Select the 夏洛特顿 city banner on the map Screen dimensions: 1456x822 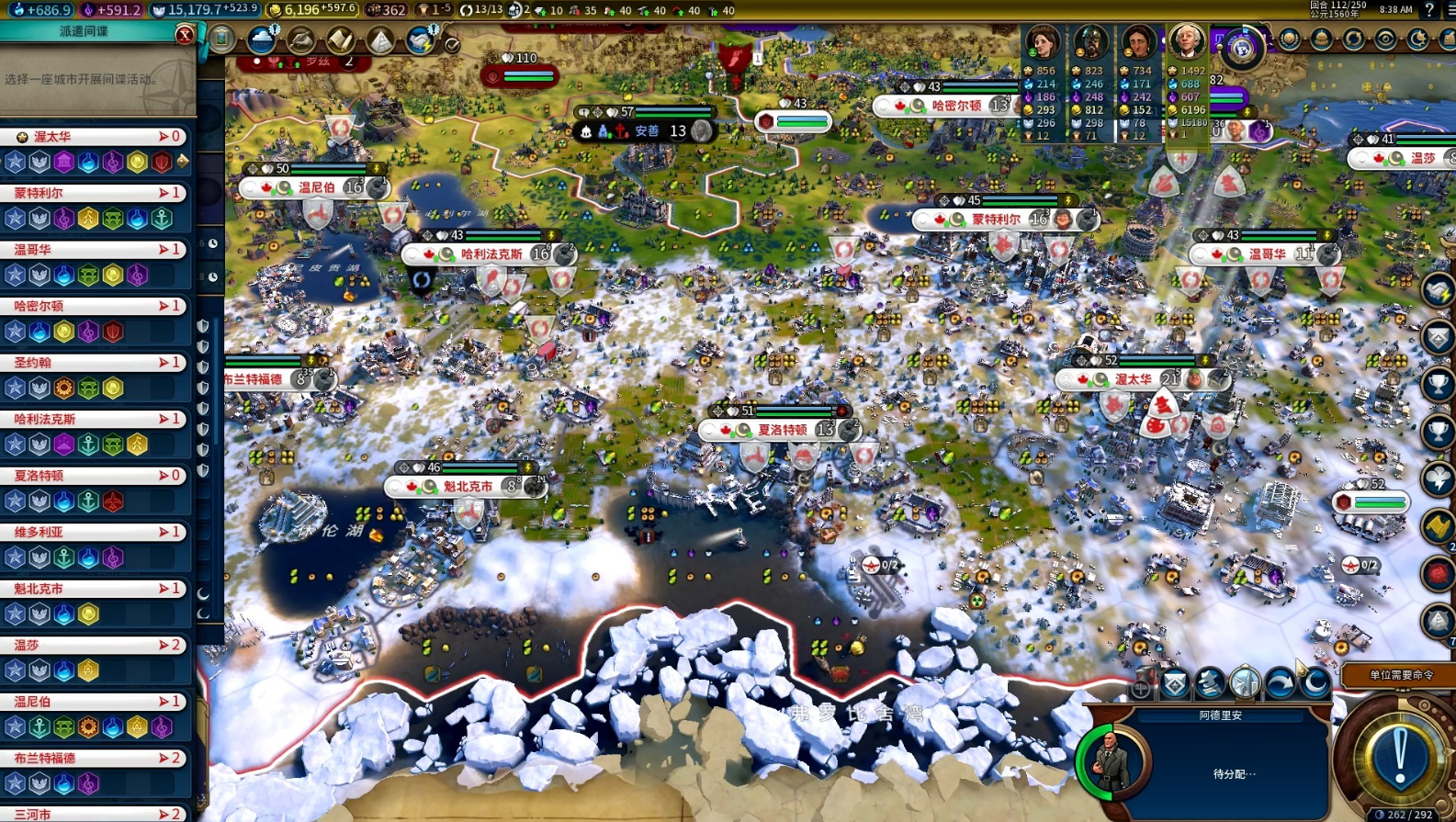click(781, 430)
